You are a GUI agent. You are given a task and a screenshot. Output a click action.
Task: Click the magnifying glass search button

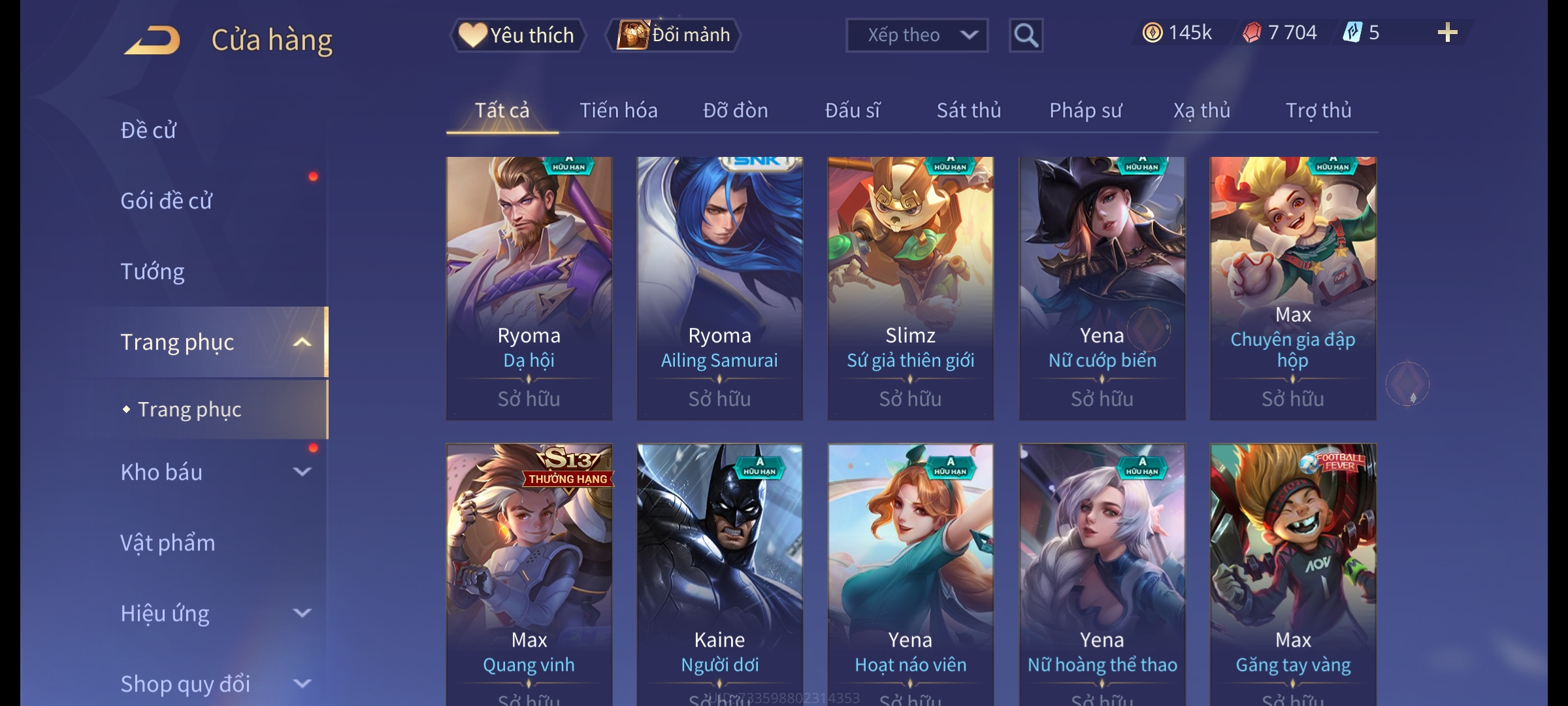point(1026,35)
